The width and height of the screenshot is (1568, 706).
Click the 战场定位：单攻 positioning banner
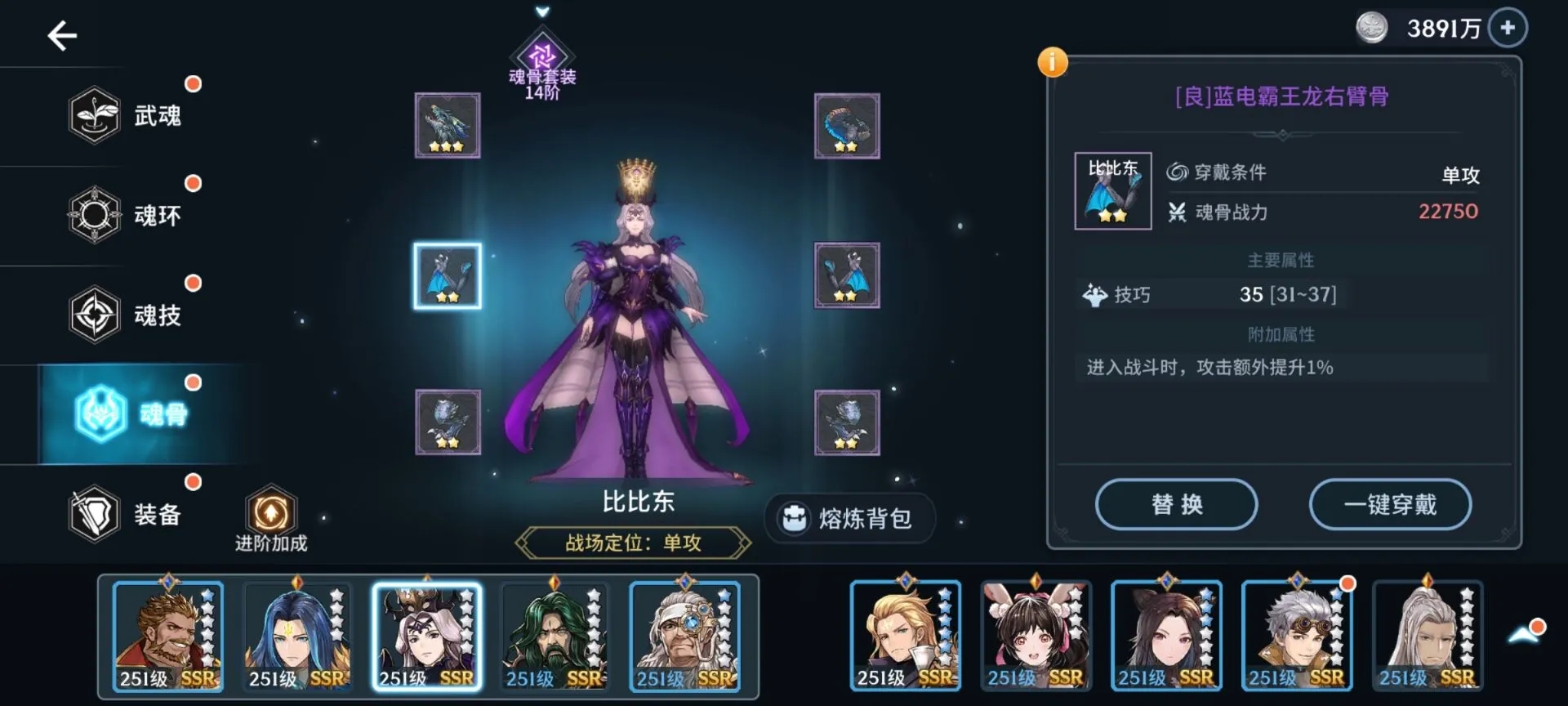pyautogui.click(x=639, y=543)
